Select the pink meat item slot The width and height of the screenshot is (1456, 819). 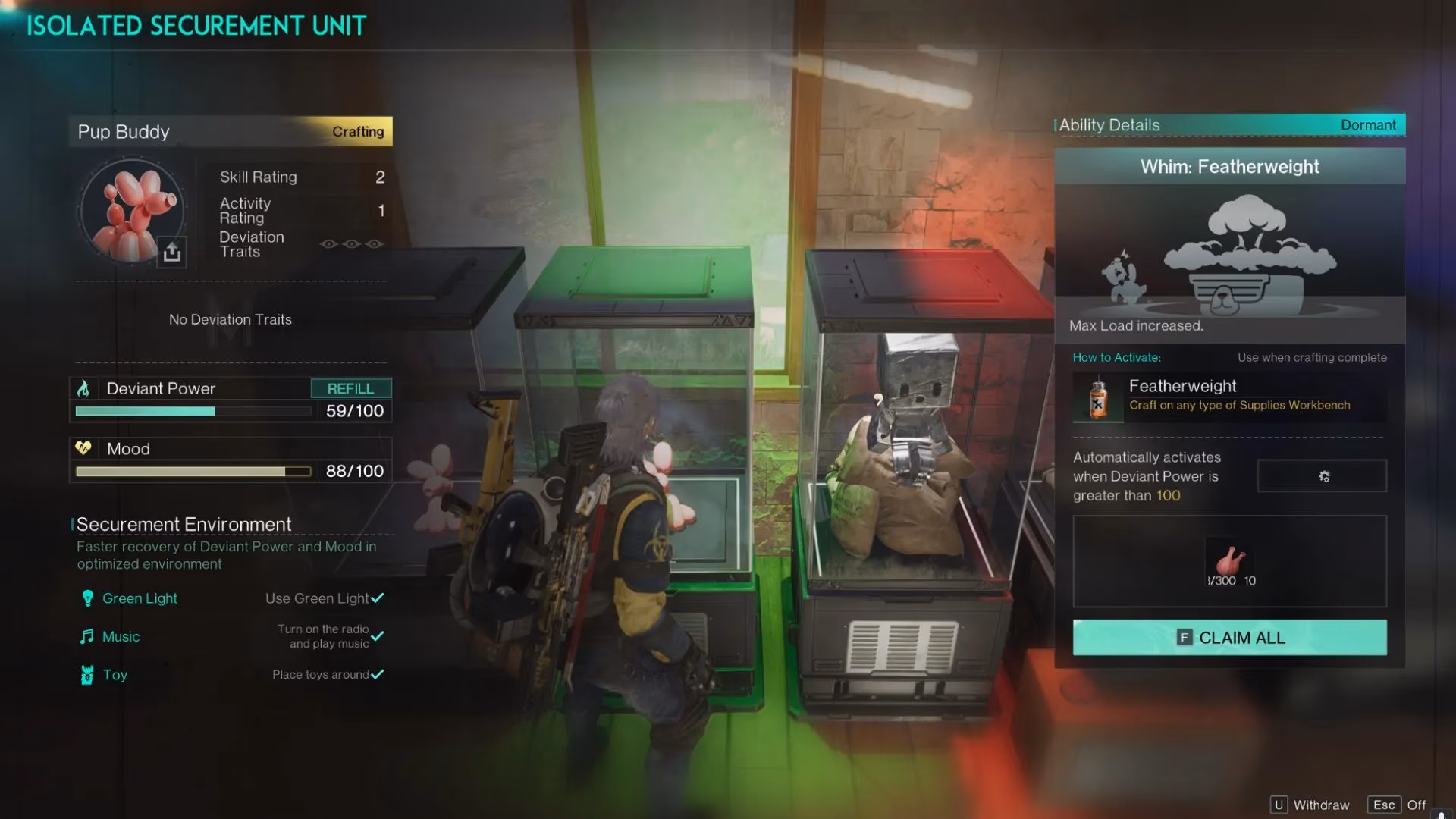point(1230,563)
